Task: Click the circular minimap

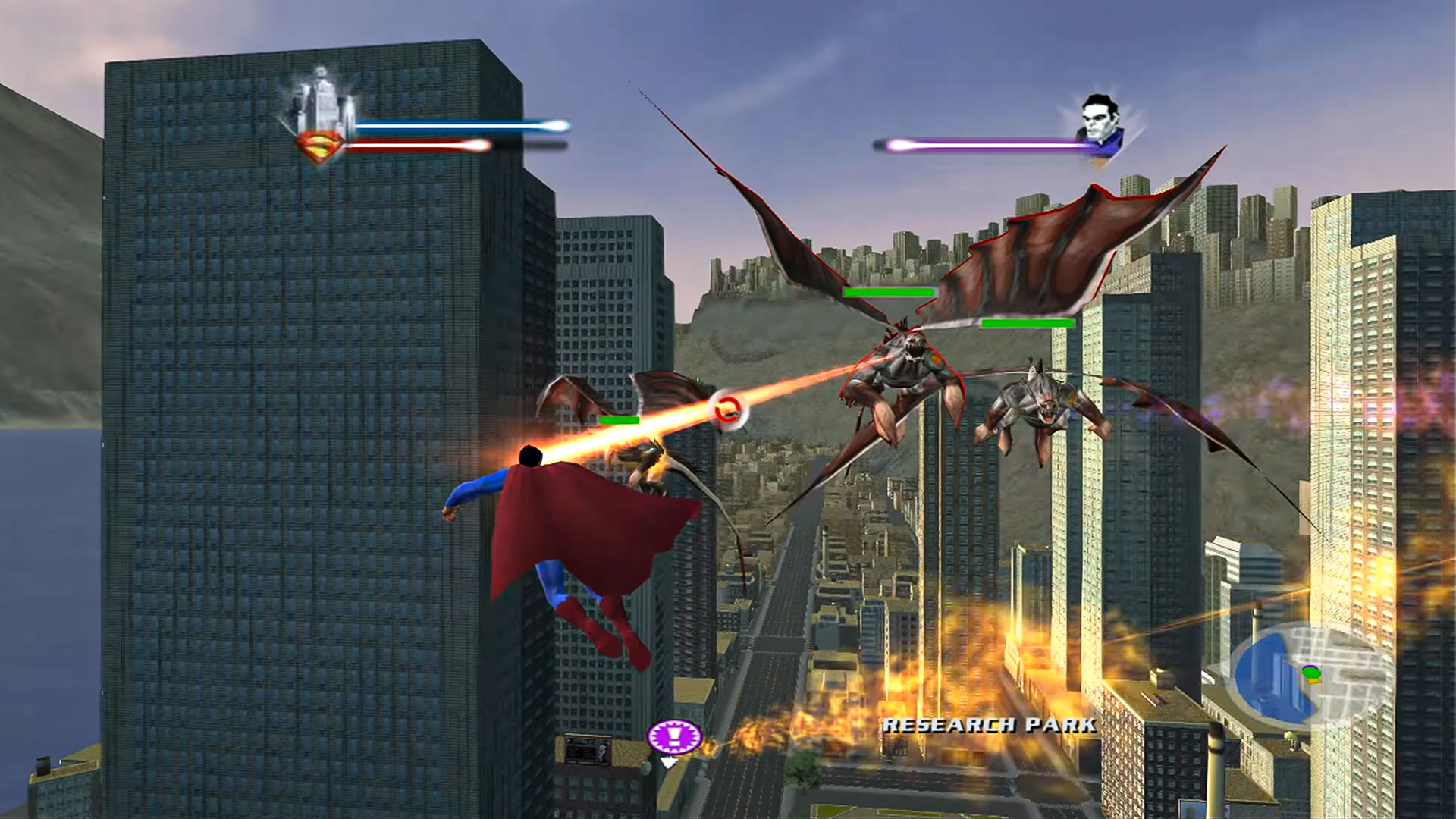Action: pos(1310,675)
